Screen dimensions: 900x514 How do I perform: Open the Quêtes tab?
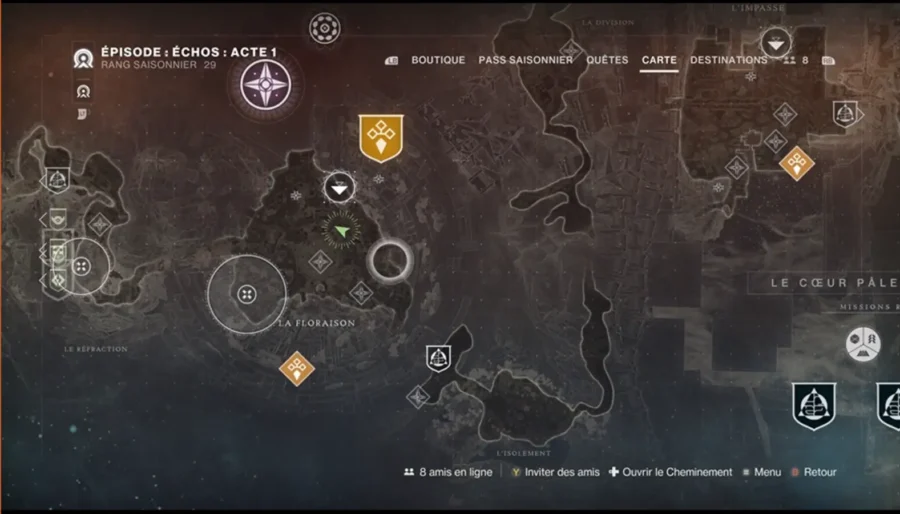607,60
